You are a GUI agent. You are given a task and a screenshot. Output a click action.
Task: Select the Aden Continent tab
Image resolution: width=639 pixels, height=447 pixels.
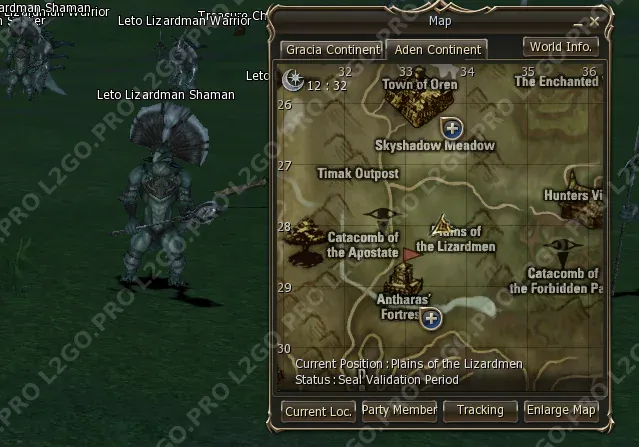click(438, 49)
